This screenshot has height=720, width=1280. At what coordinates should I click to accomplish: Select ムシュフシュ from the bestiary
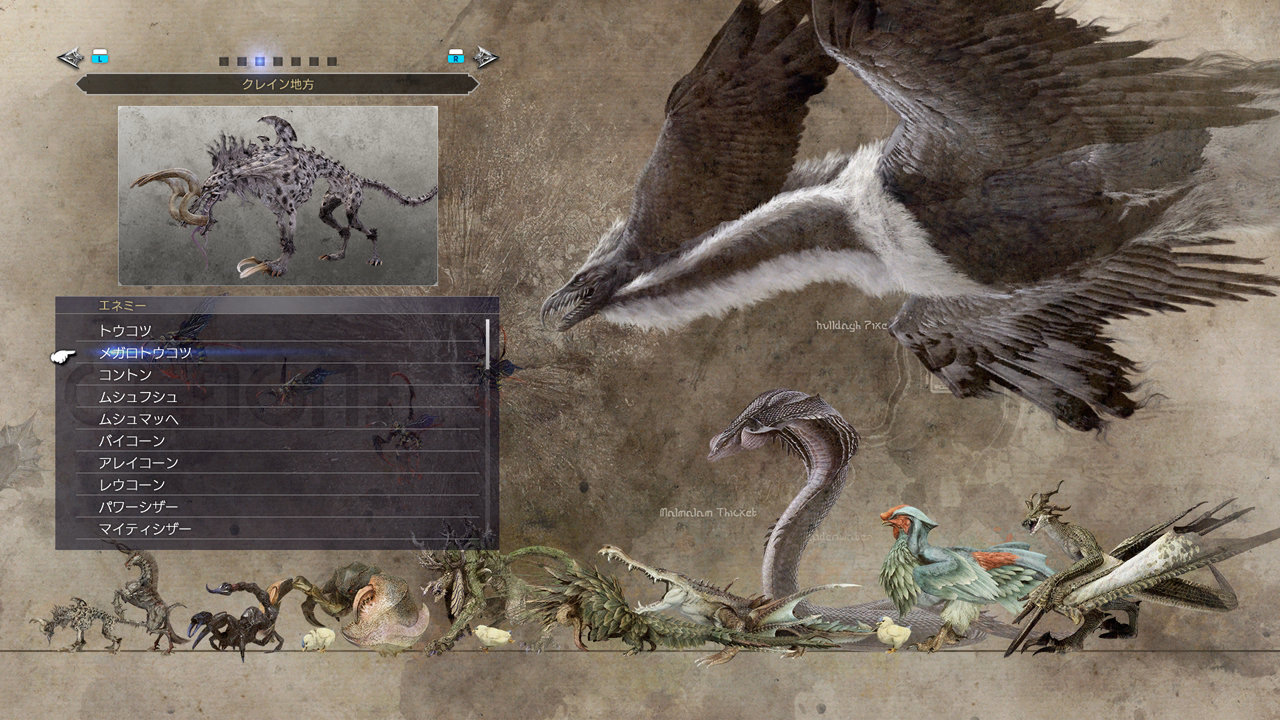pos(138,397)
